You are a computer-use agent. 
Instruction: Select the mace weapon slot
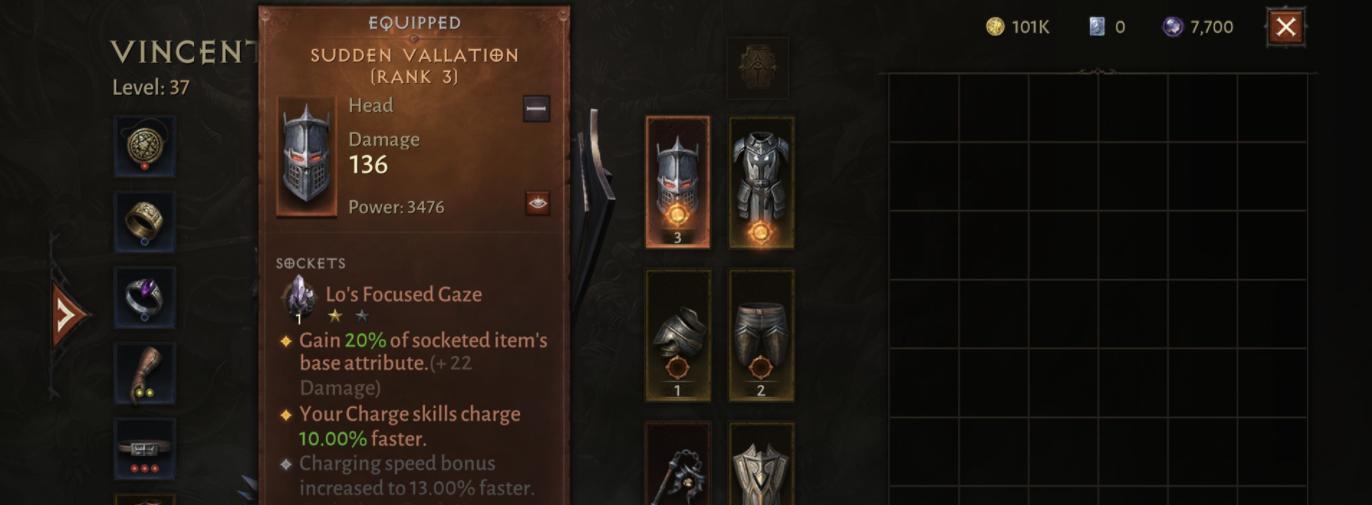pyautogui.click(x=678, y=470)
